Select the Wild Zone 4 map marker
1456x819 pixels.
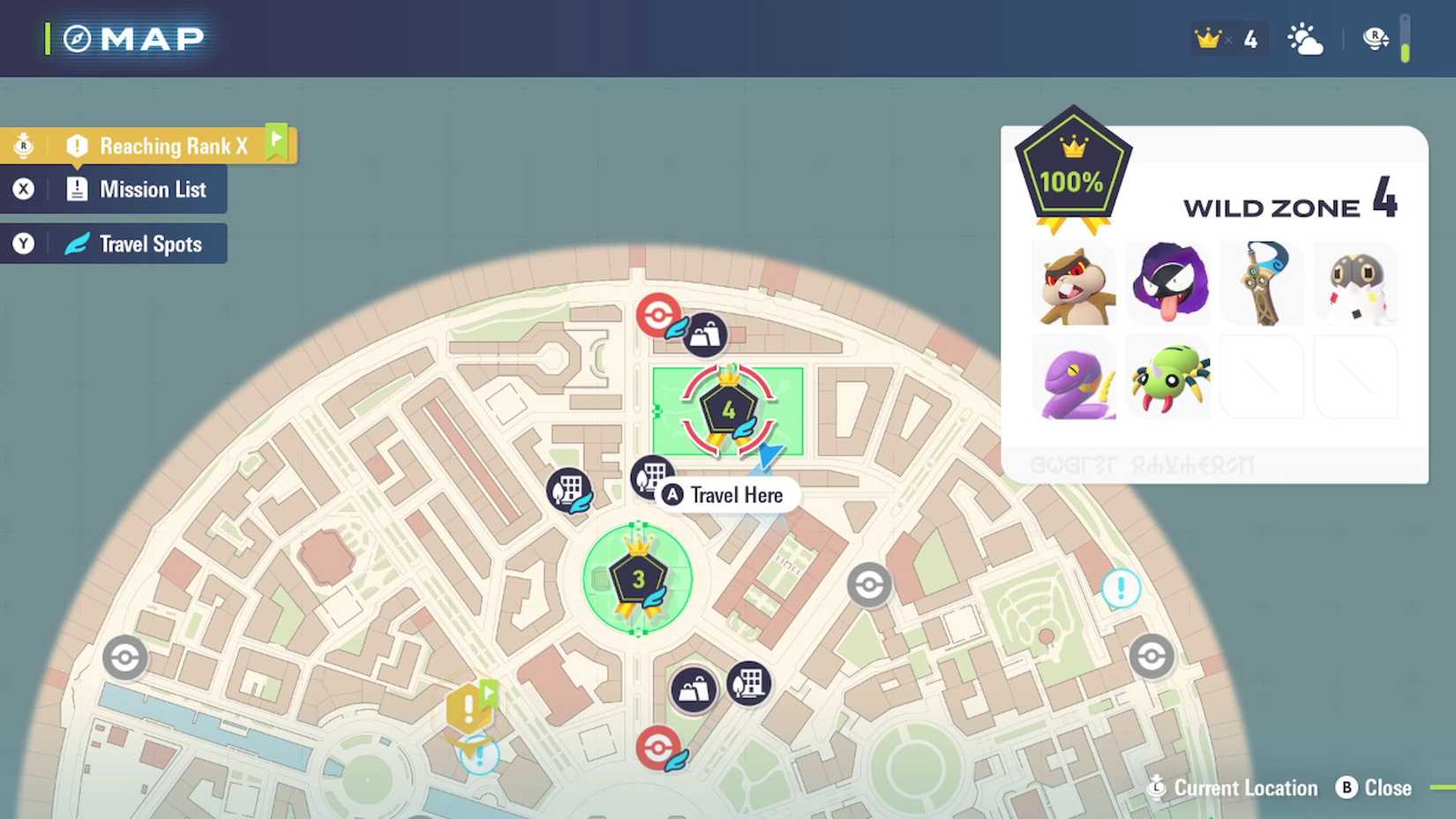pos(728,408)
